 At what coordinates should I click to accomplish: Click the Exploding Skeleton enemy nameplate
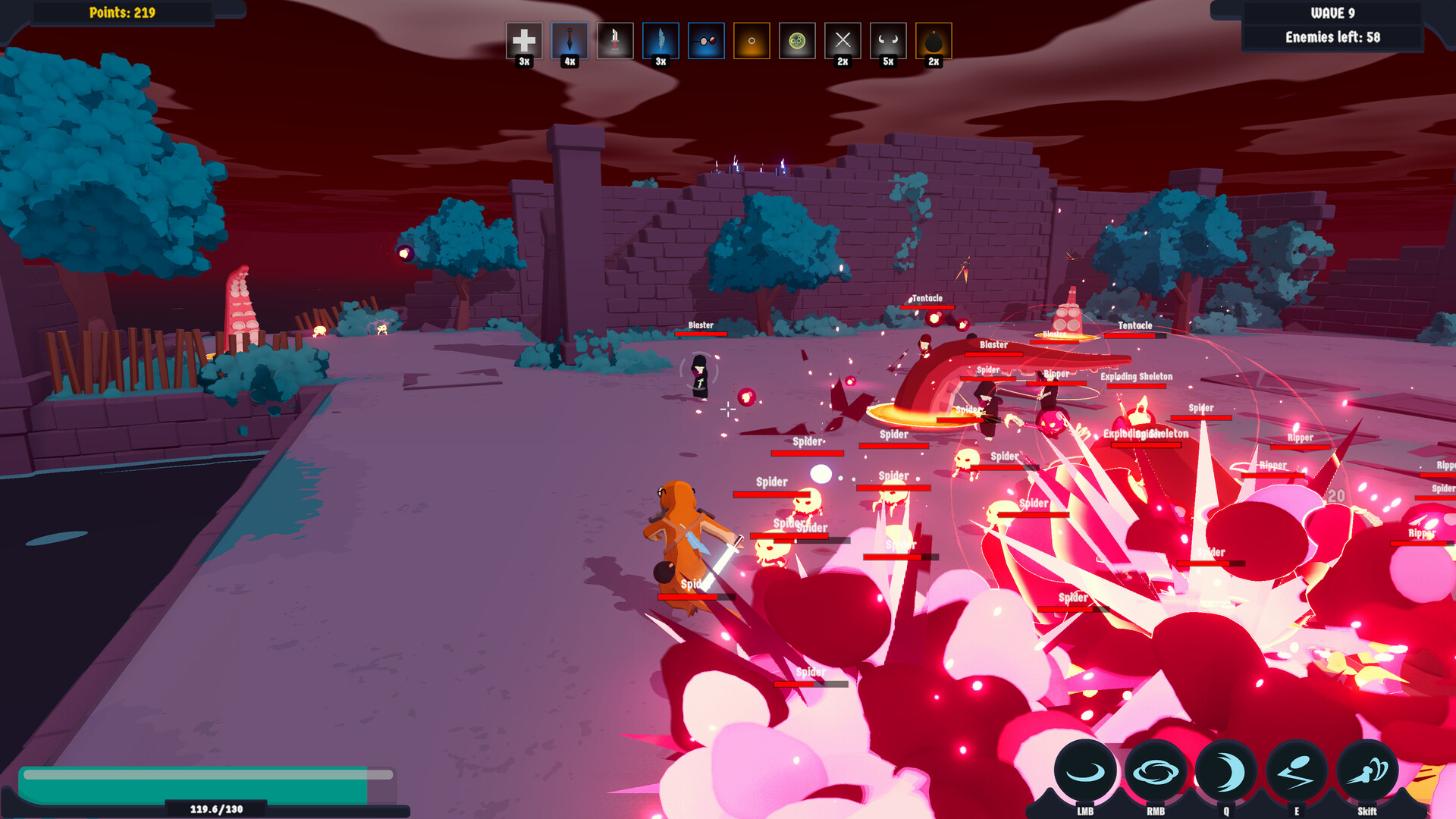1135,377
